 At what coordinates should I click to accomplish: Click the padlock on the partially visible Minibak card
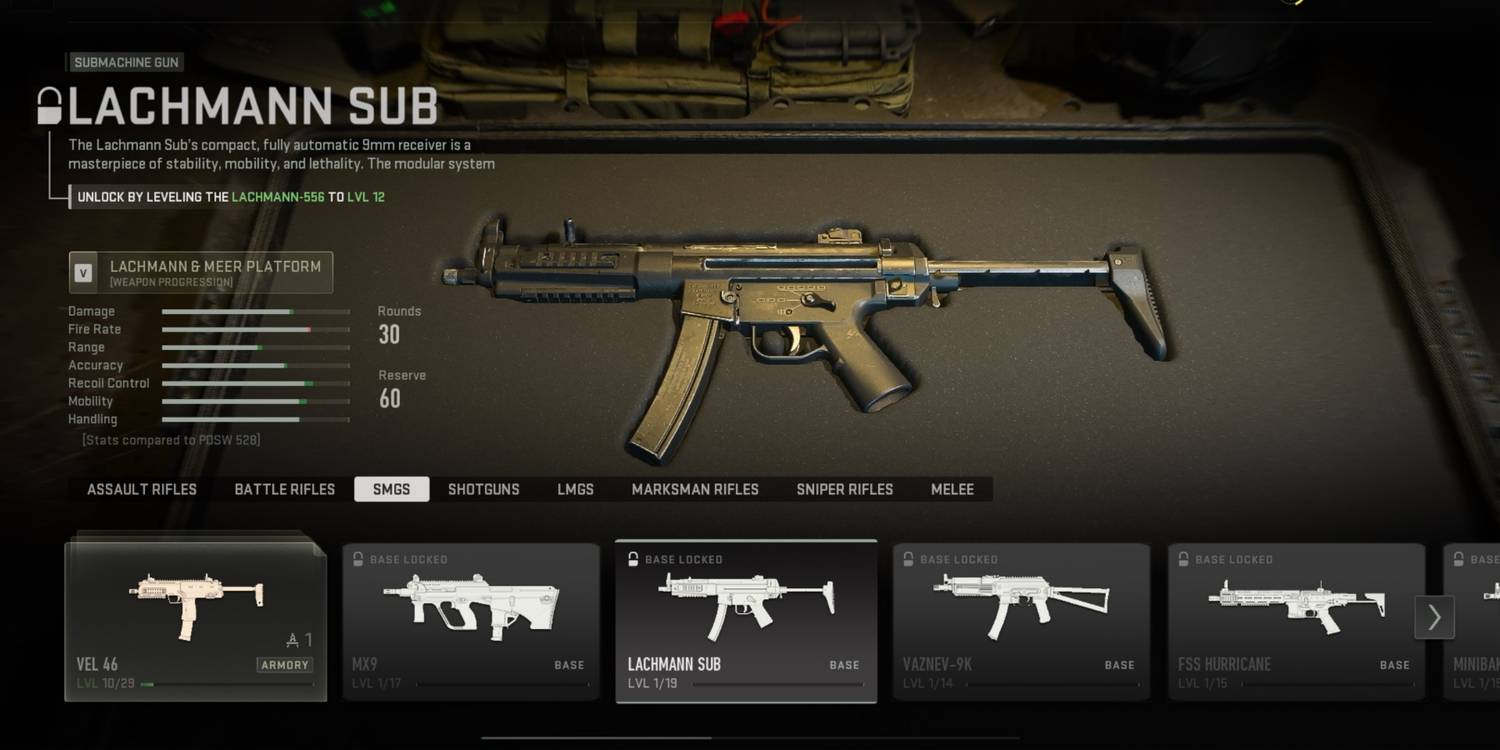click(1459, 560)
